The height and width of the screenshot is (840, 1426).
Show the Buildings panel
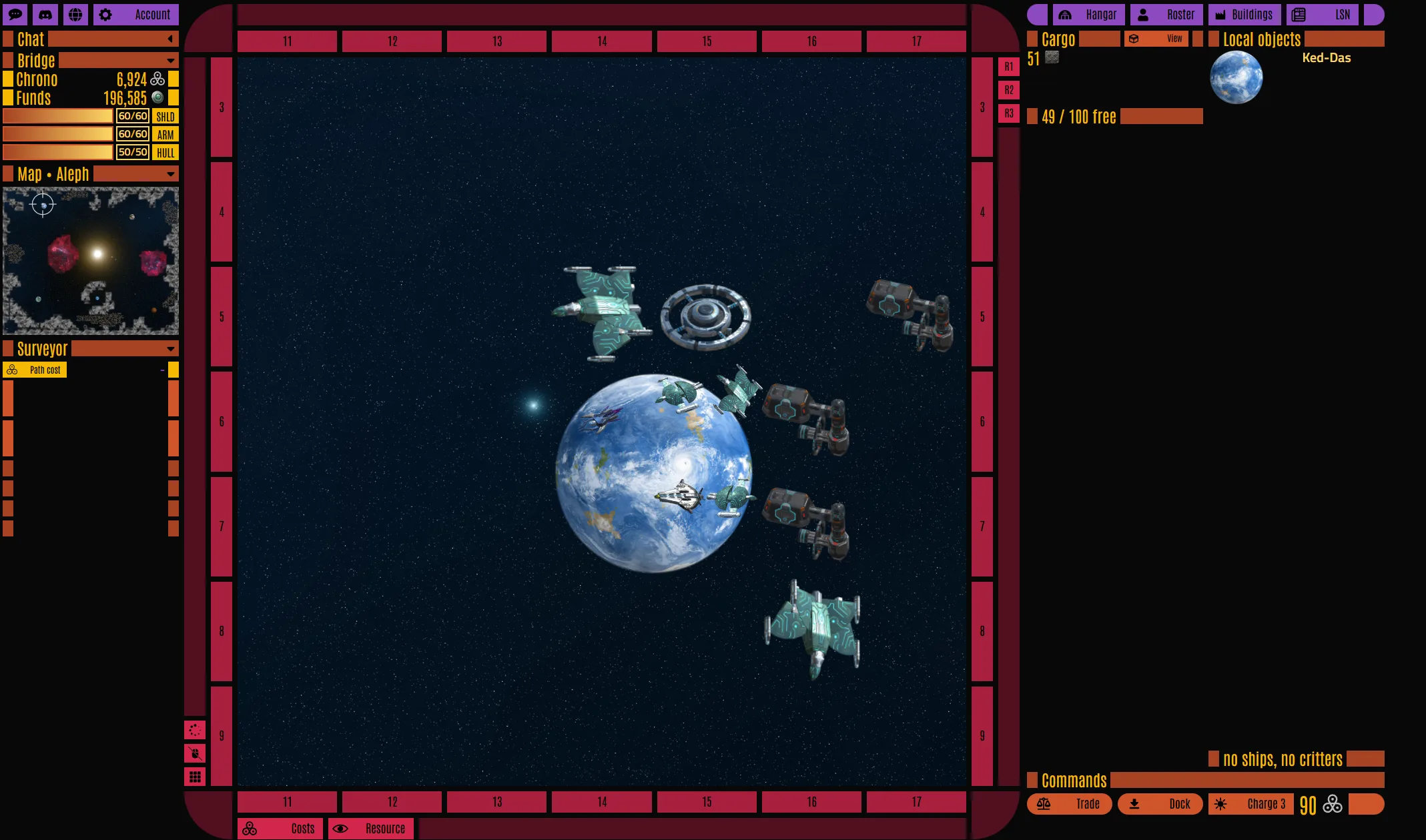(x=1244, y=15)
